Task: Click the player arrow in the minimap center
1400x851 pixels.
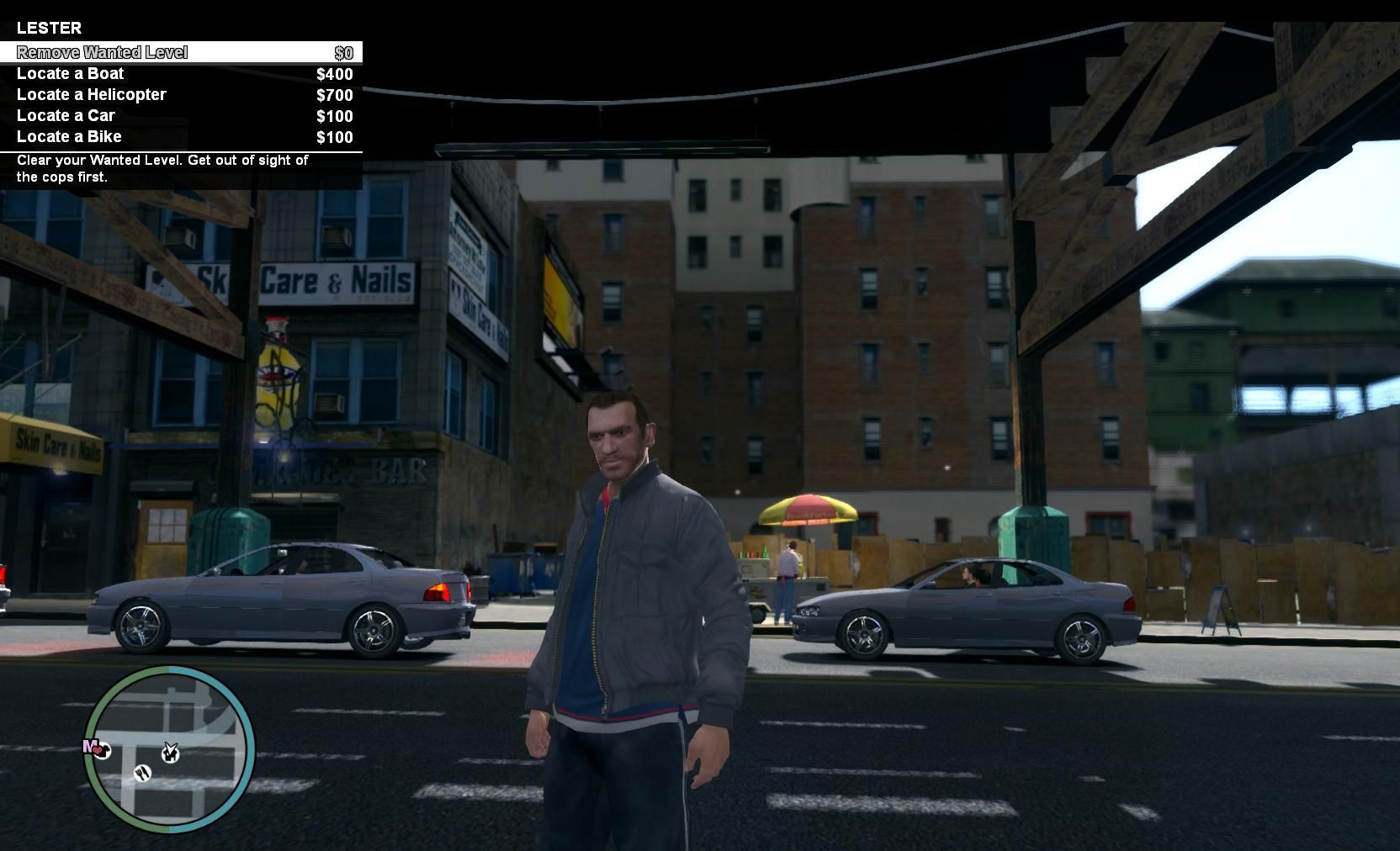Action: tap(172, 747)
